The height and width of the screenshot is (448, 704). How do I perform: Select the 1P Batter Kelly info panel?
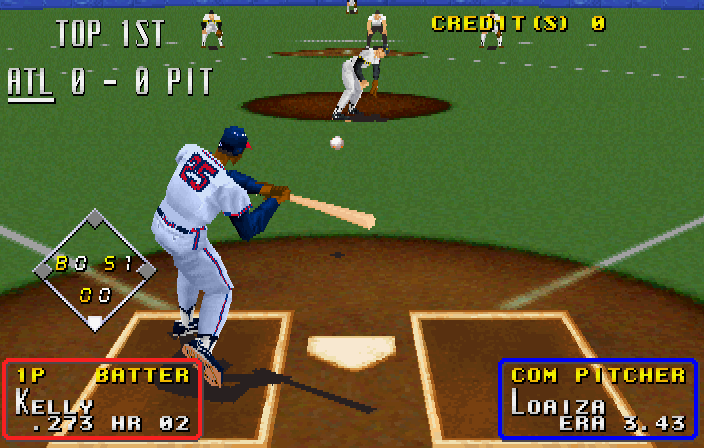(102, 399)
